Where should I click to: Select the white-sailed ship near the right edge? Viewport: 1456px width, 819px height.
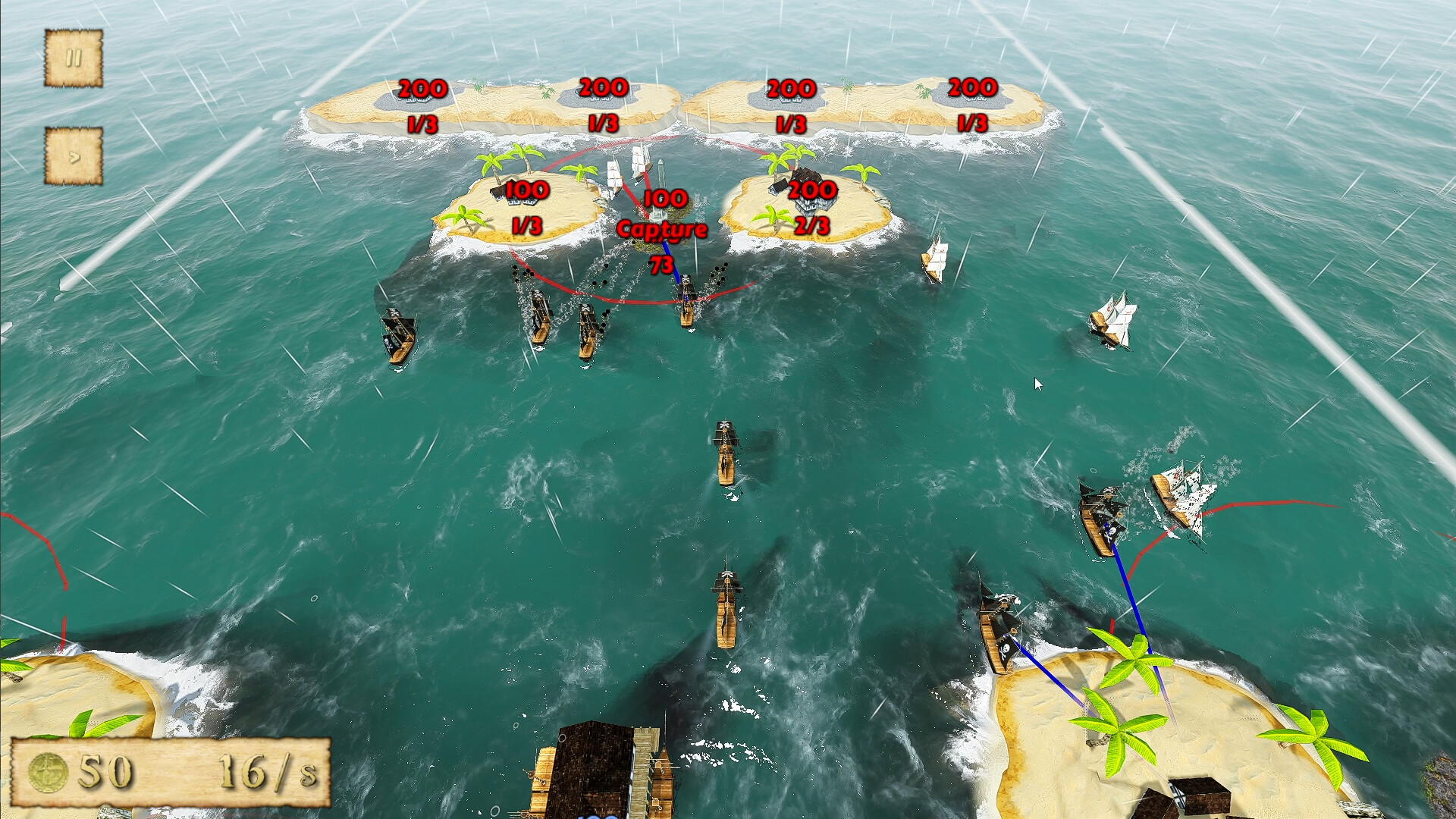point(1112,318)
